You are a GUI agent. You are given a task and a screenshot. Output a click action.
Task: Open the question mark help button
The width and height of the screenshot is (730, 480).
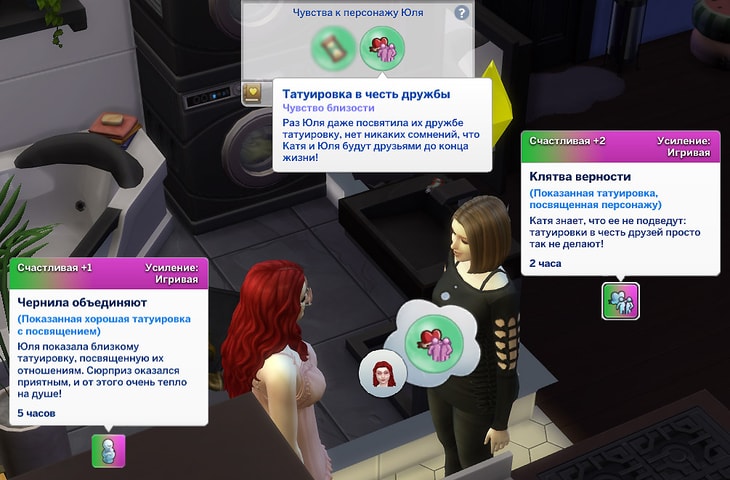(461, 13)
